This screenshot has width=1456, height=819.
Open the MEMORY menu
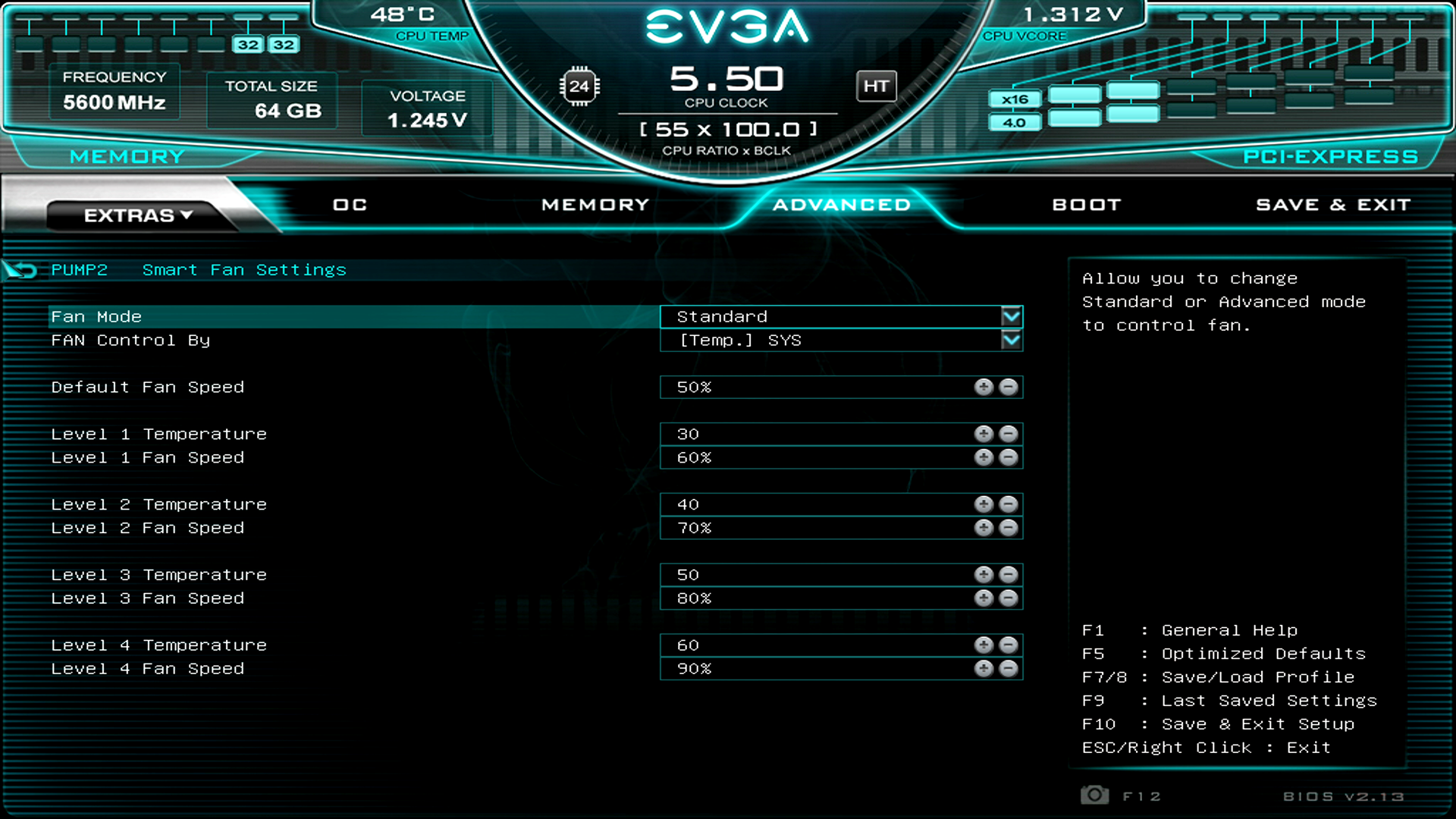595,204
